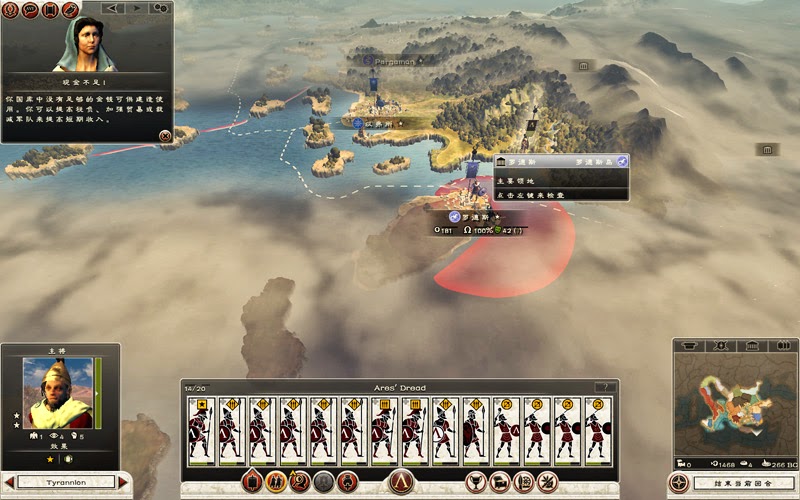
Task: Cycle to the next general after Tyrannion
Action: tap(124, 482)
